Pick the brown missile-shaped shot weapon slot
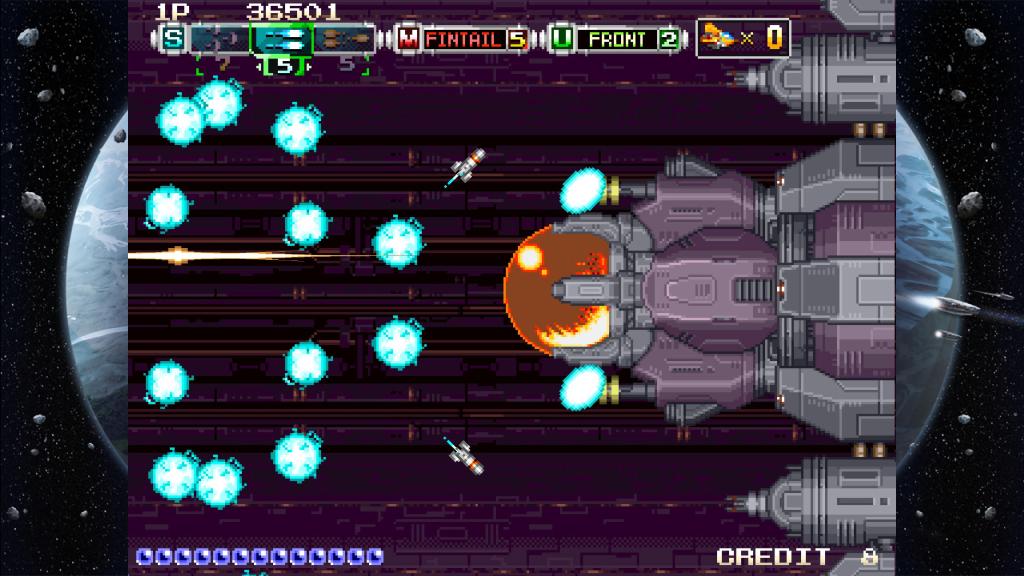This screenshot has height=576, width=1024. click(345, 39)
